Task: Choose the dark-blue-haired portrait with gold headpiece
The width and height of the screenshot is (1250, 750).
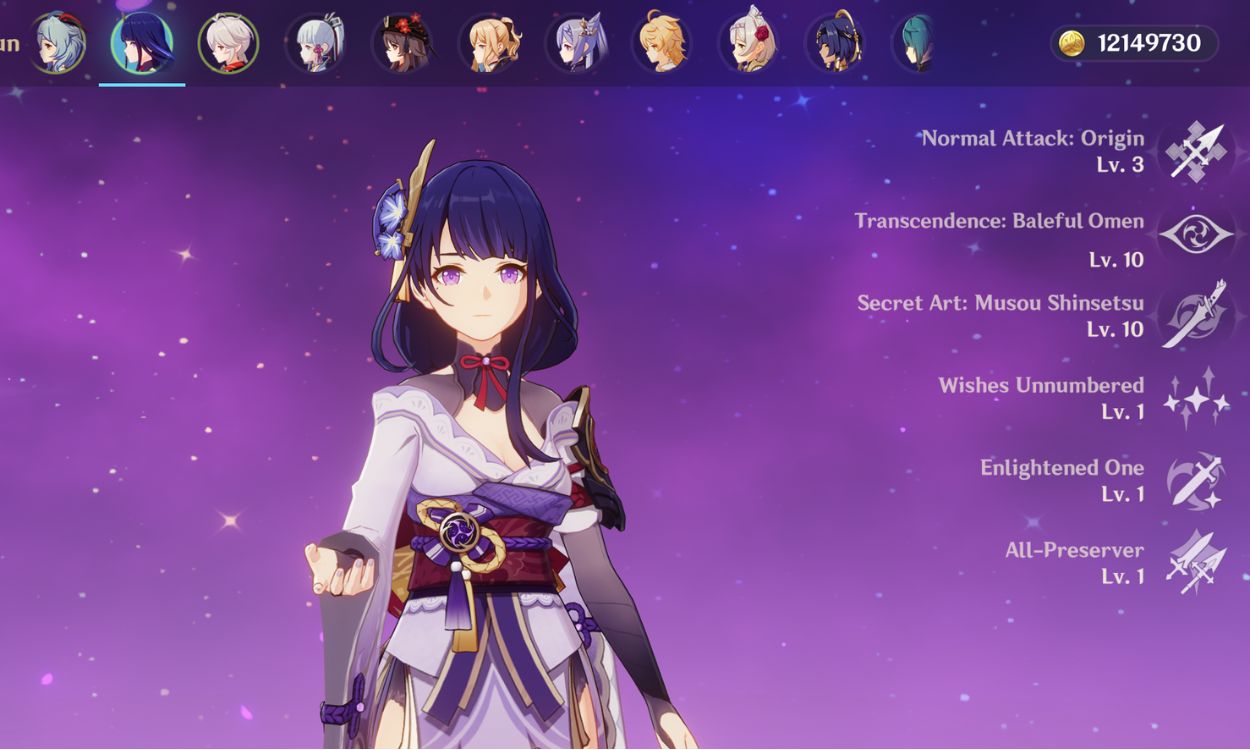Action: pos(834,43)
